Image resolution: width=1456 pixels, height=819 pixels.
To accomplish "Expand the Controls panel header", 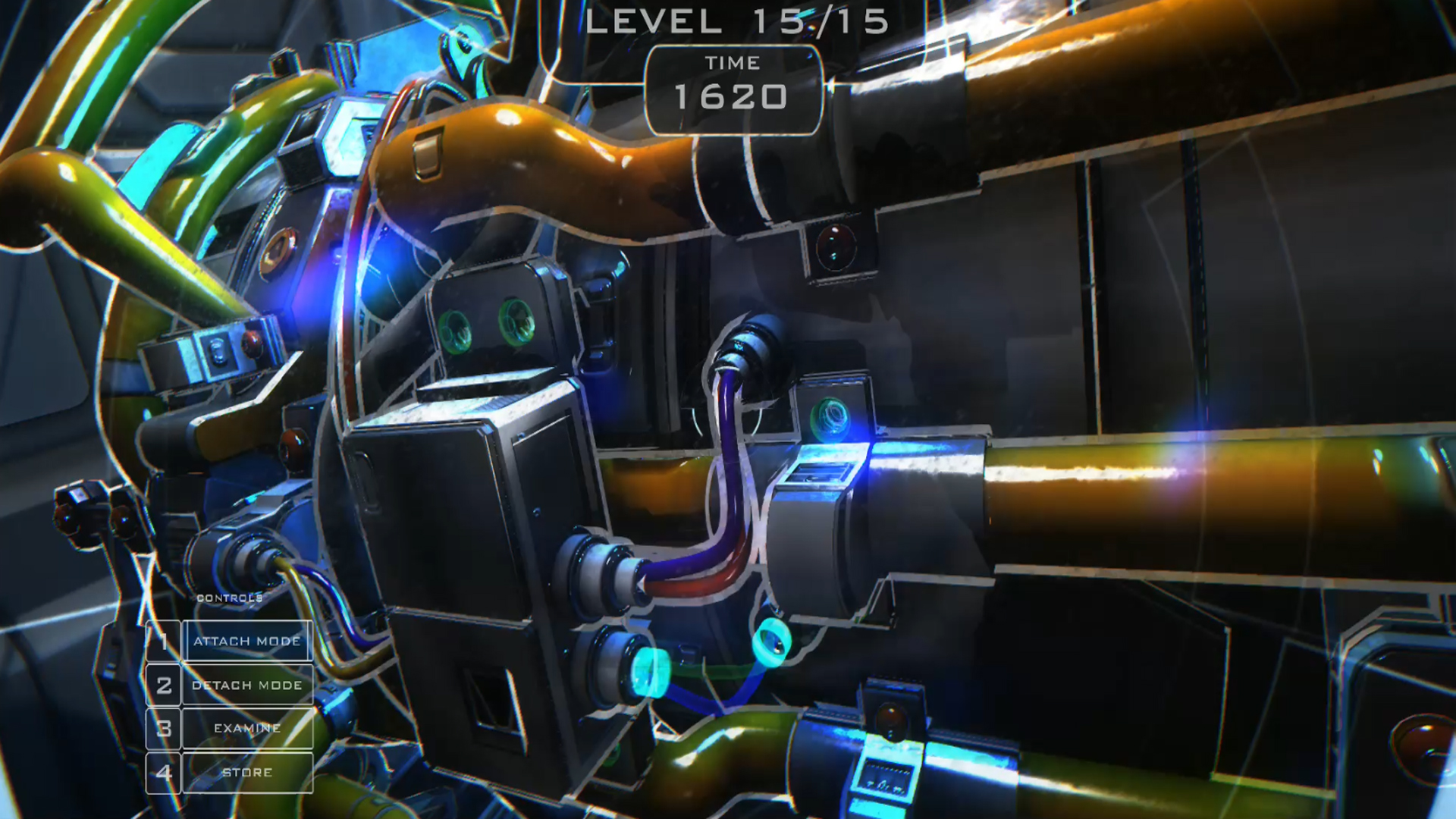I will [229, 597].
